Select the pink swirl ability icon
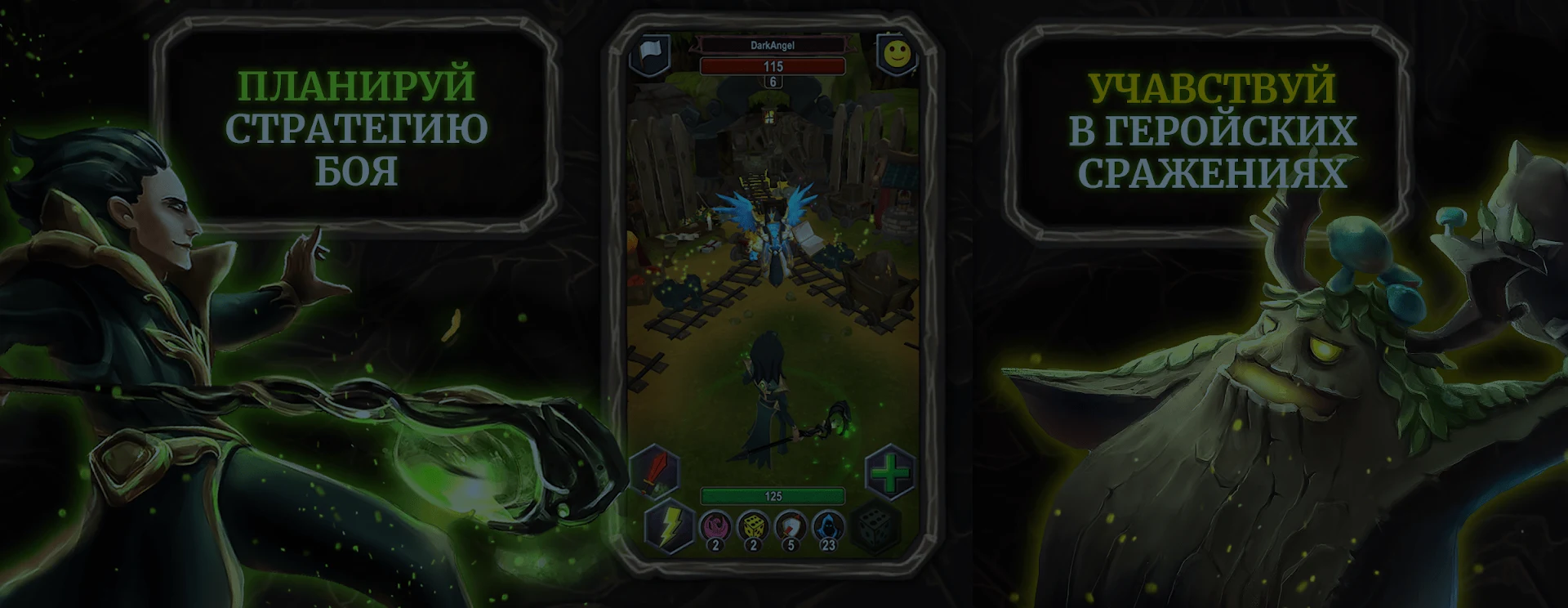 point(715,527)
